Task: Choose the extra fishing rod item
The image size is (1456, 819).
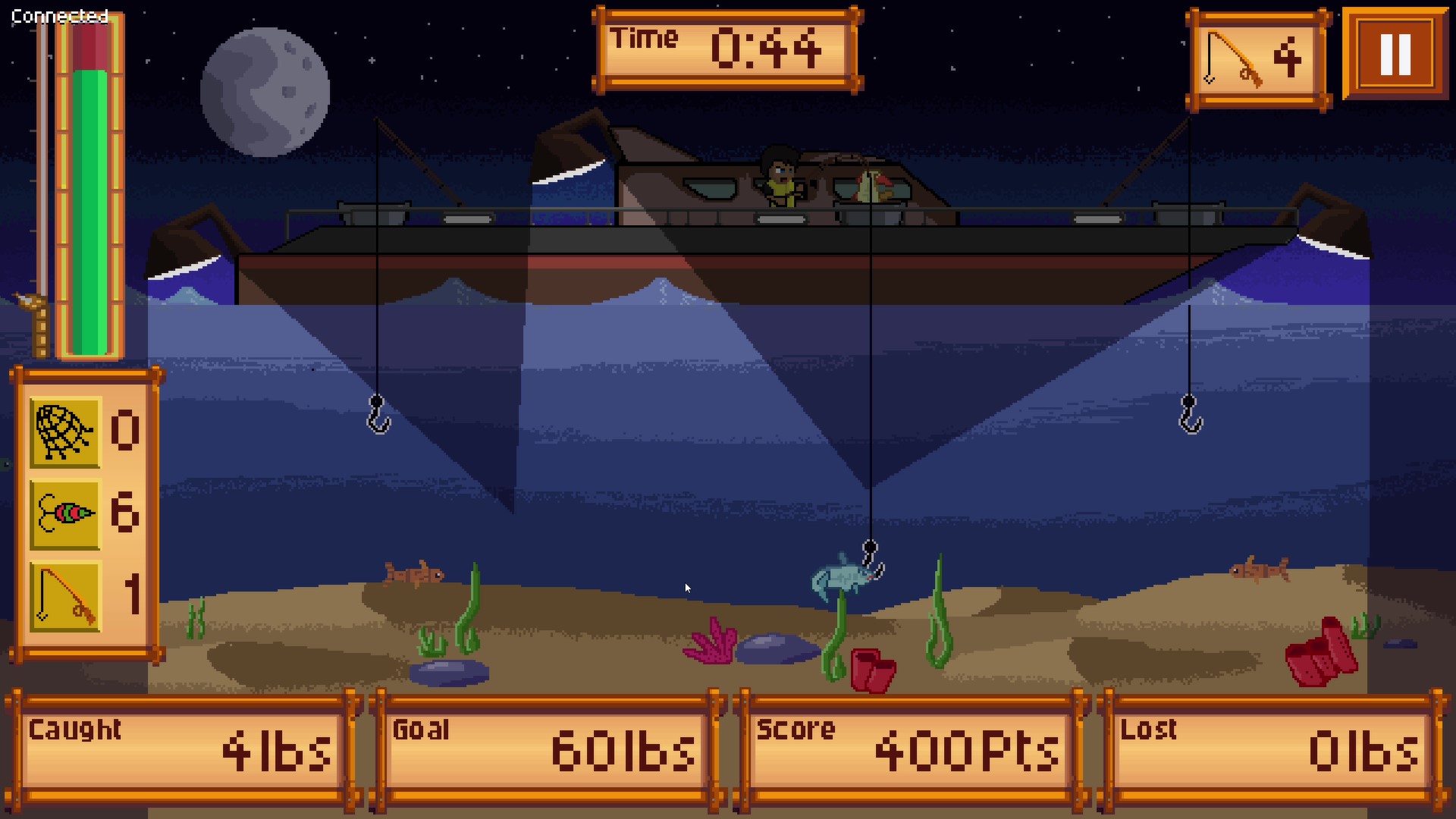Action: [x=65, y=596]
